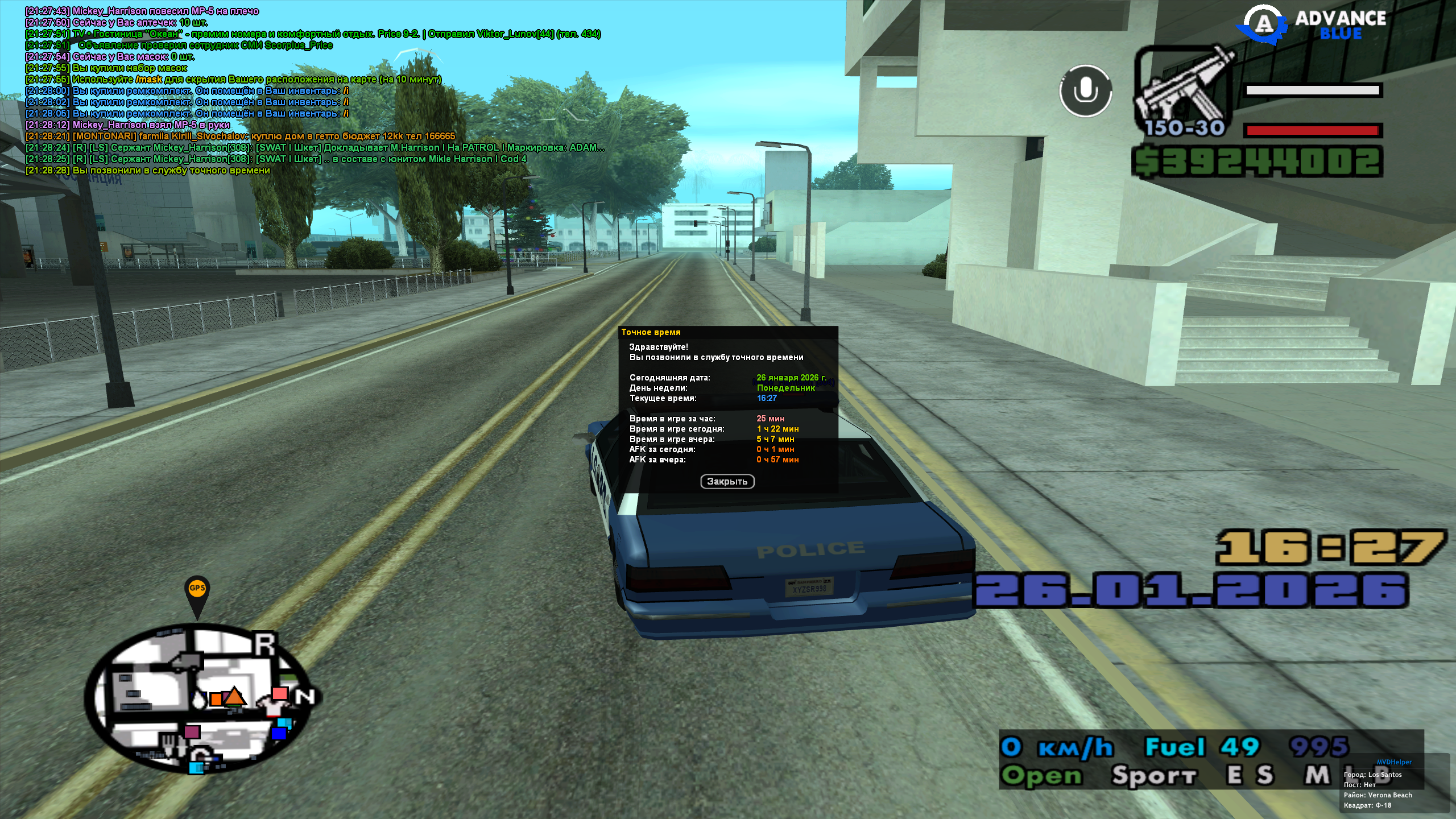The width and height of the screenshot is (1456, 819).
Task: Open the radar minimap
Action: point(199,700)
